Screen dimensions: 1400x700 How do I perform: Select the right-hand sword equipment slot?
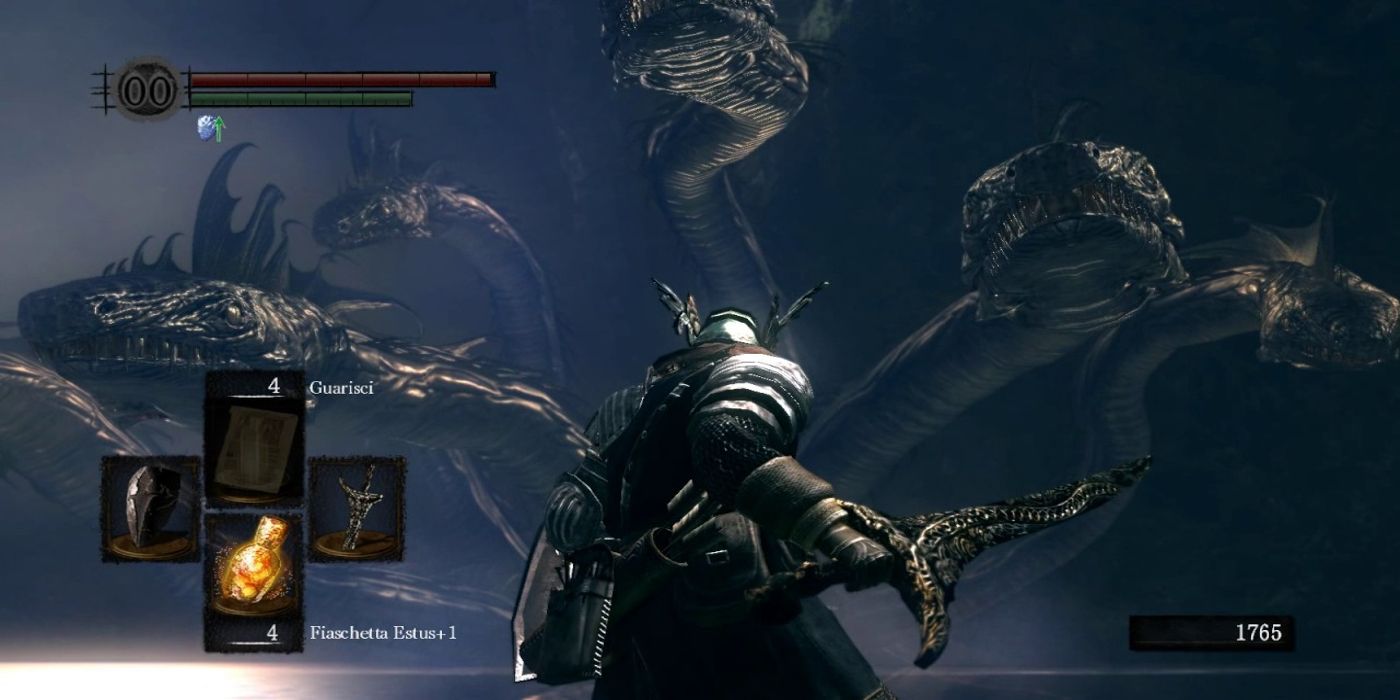pyautogui.click(x=356, y=507)
